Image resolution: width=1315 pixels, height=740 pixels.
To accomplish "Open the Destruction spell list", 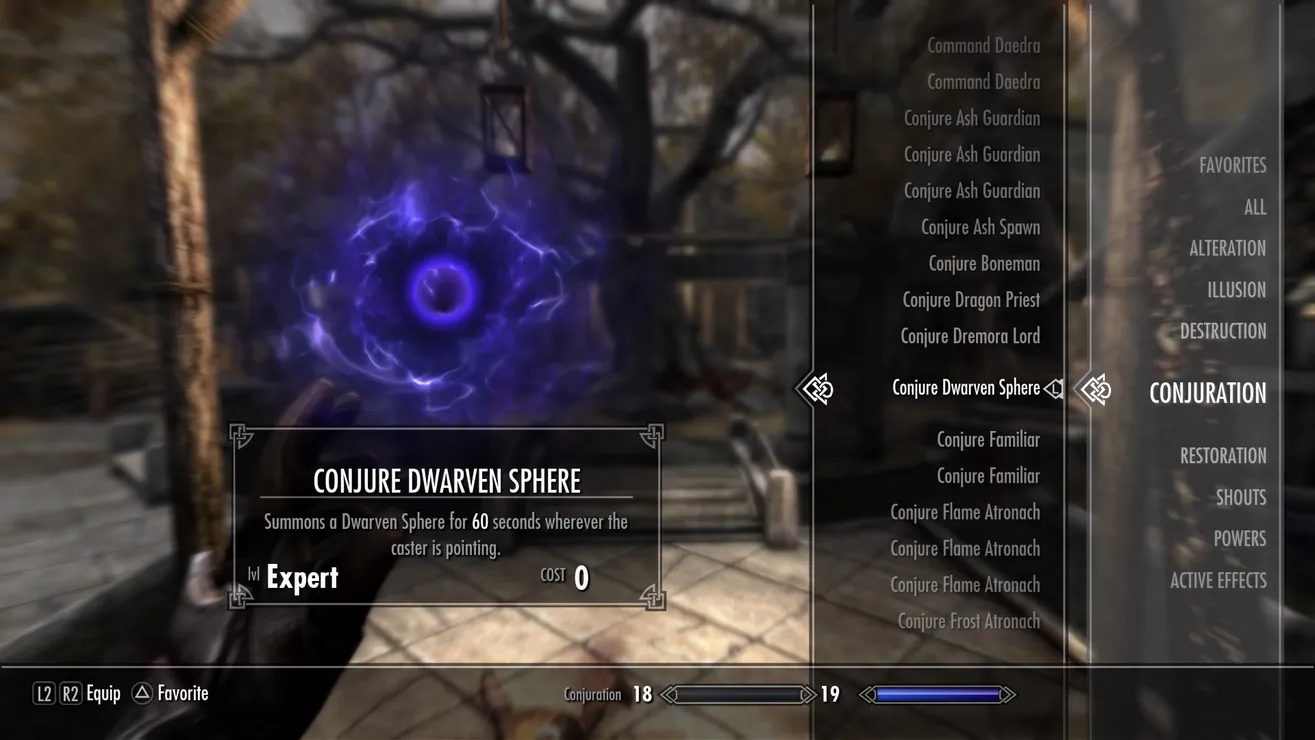I will (1222, 331).
